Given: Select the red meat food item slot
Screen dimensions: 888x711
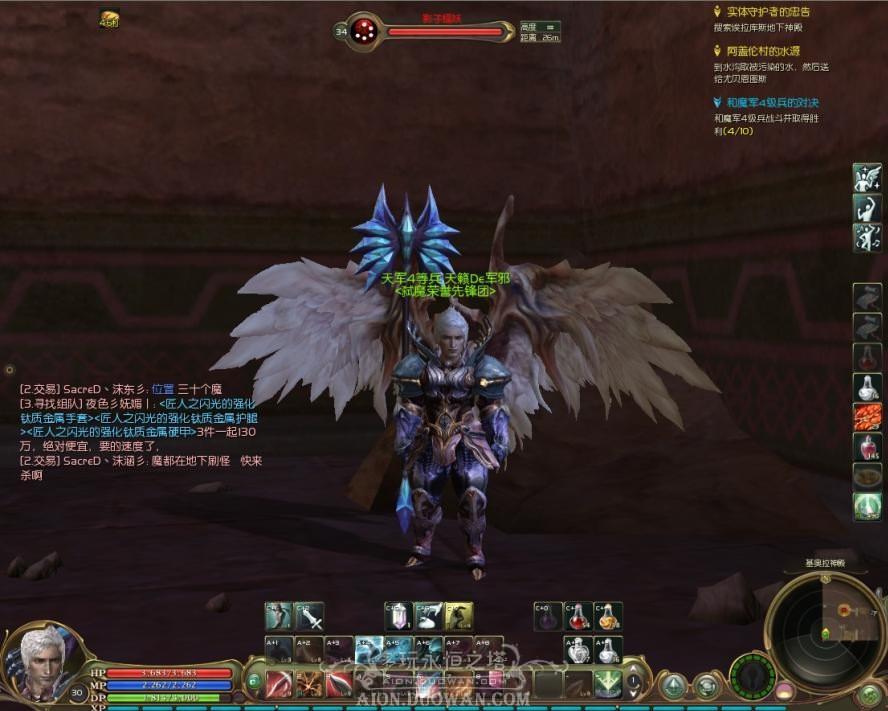Looking at the screenshot, I should pyautogui.click(x=866, y=417).
